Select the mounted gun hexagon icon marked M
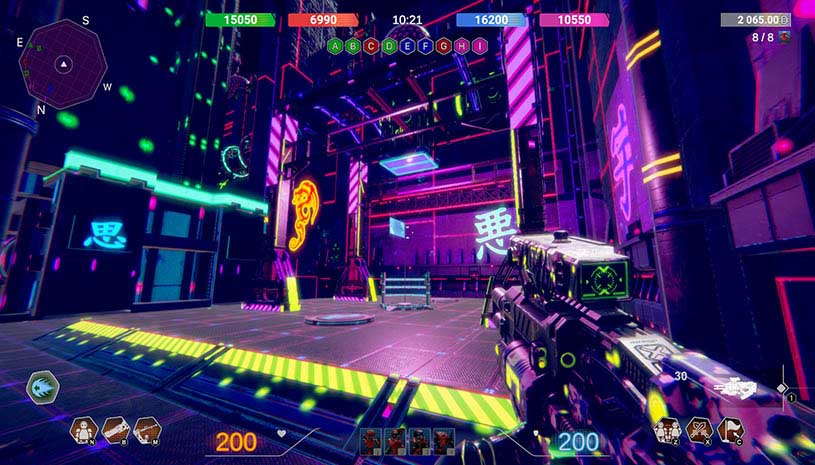Screen dimensions: 815x465 (x=147, y=430)
